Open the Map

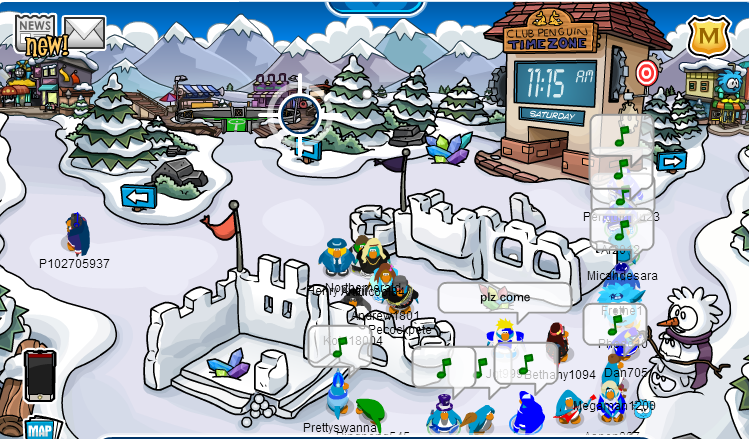[x=38, y=430]
